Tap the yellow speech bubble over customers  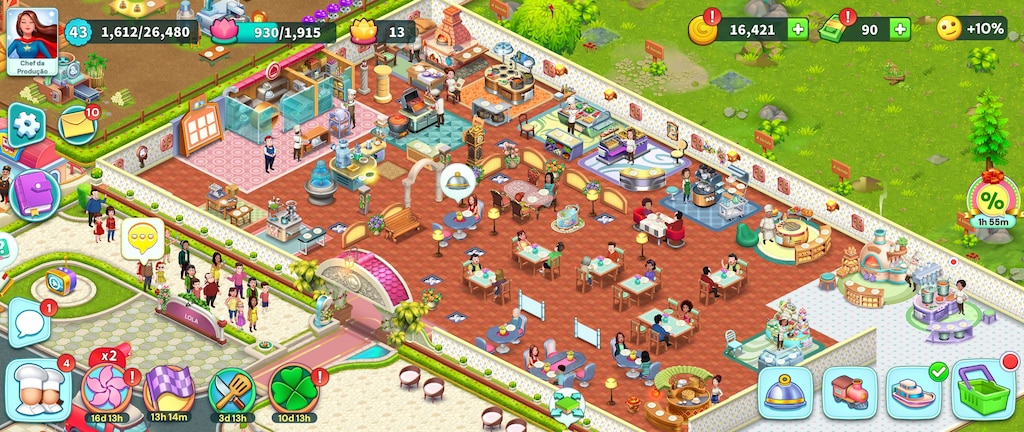[142, 238]
